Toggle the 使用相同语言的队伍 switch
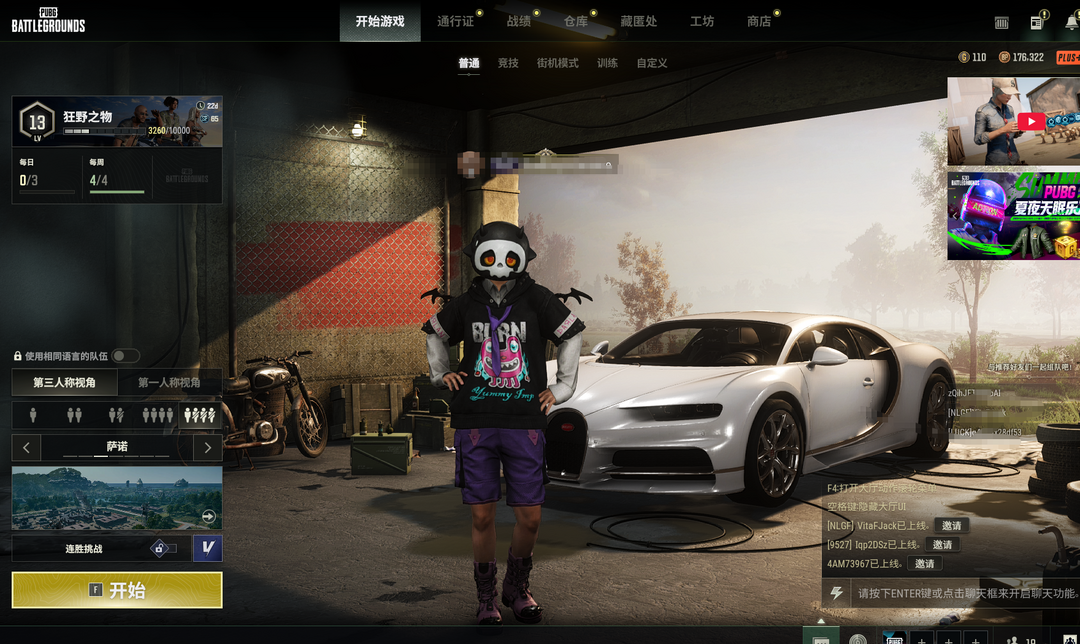 (126, 356)
